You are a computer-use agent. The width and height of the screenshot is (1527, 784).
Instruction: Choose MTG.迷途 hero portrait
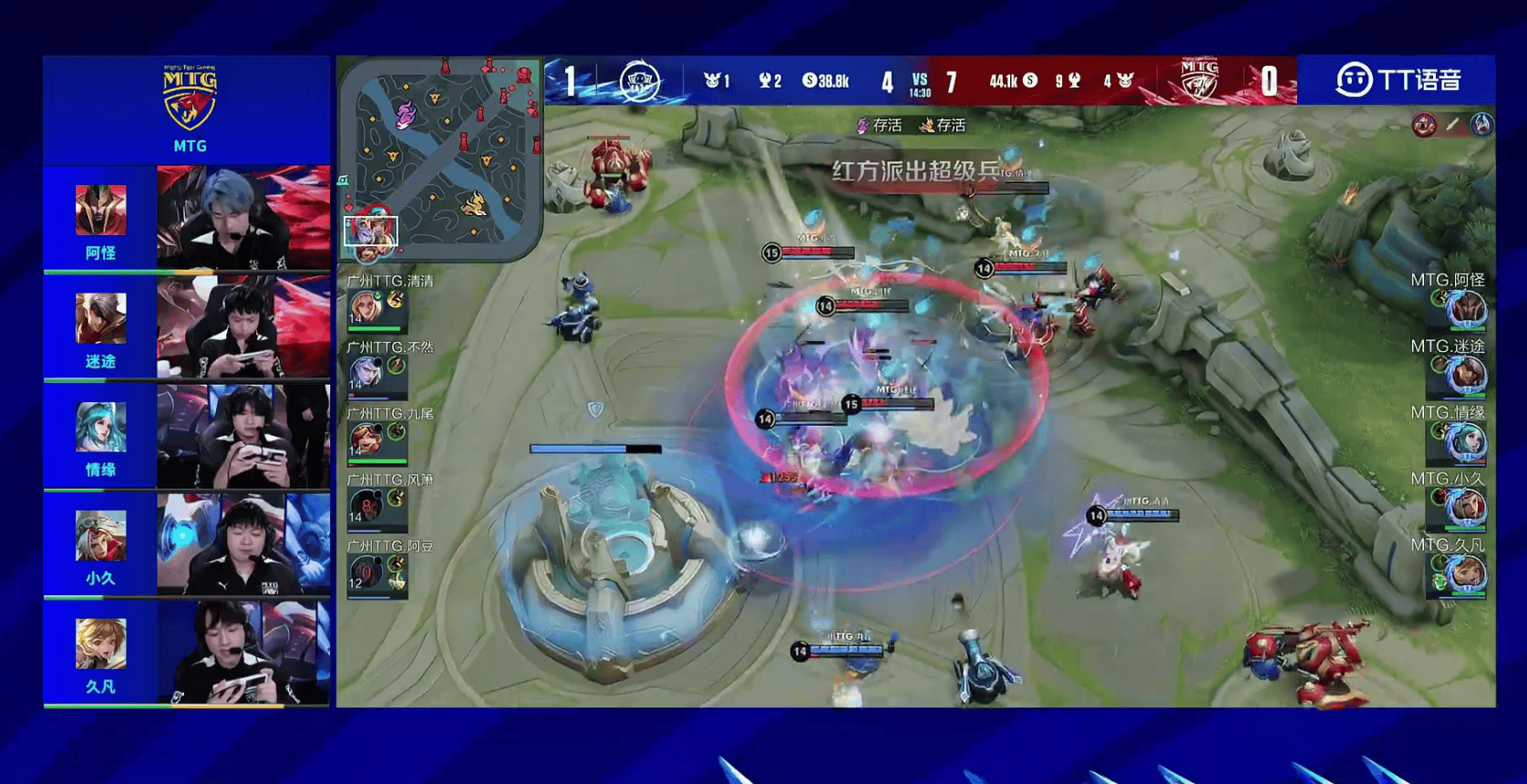point(1467,375)
